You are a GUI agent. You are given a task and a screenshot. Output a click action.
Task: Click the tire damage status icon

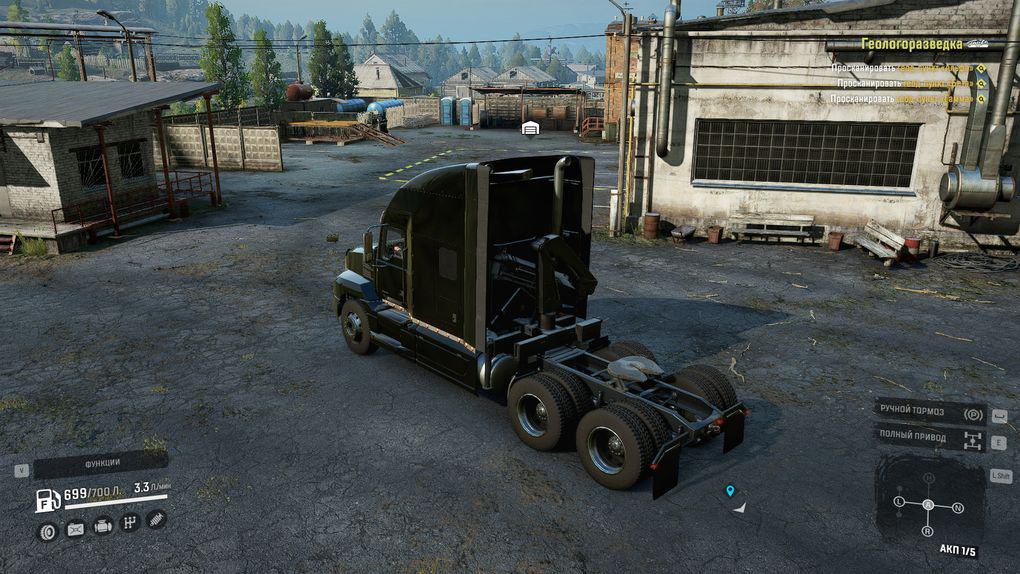tap(47, 531)
